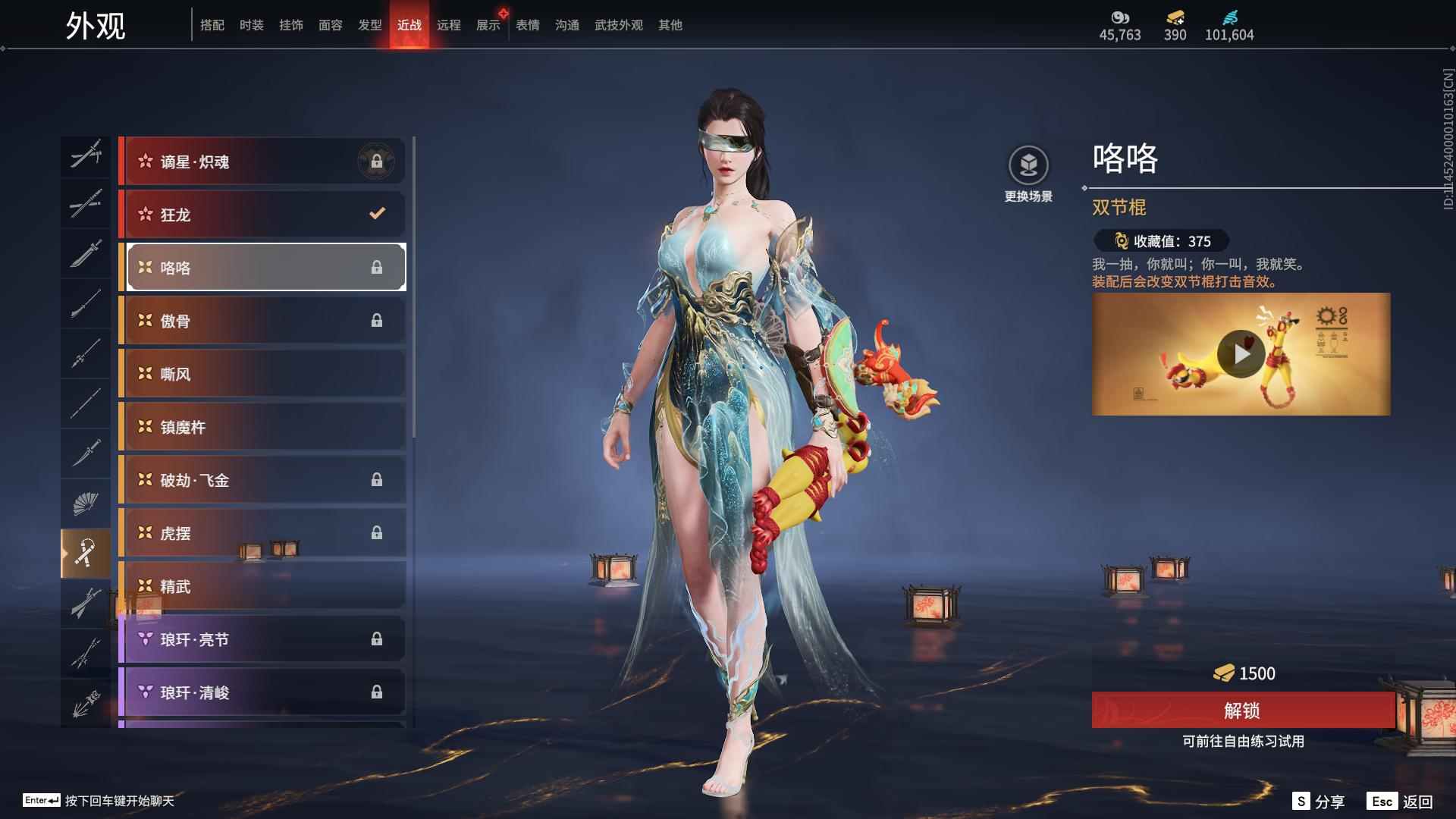The width and height of the screenshot is (1456, 819).
Task: Select the dual blades category at sidebar top
Action: point(86,157)
